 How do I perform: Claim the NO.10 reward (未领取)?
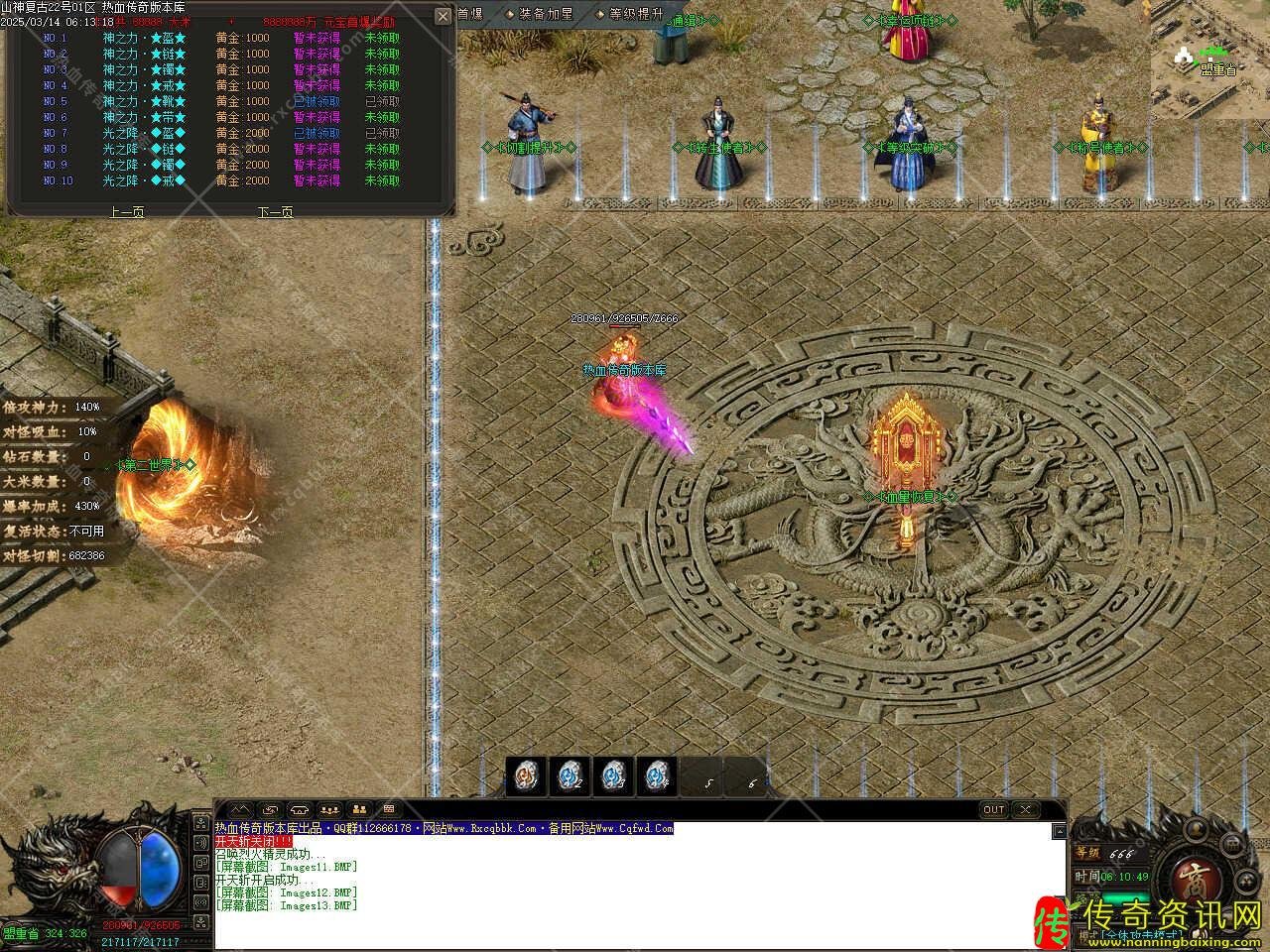click(x=382, y=180)
